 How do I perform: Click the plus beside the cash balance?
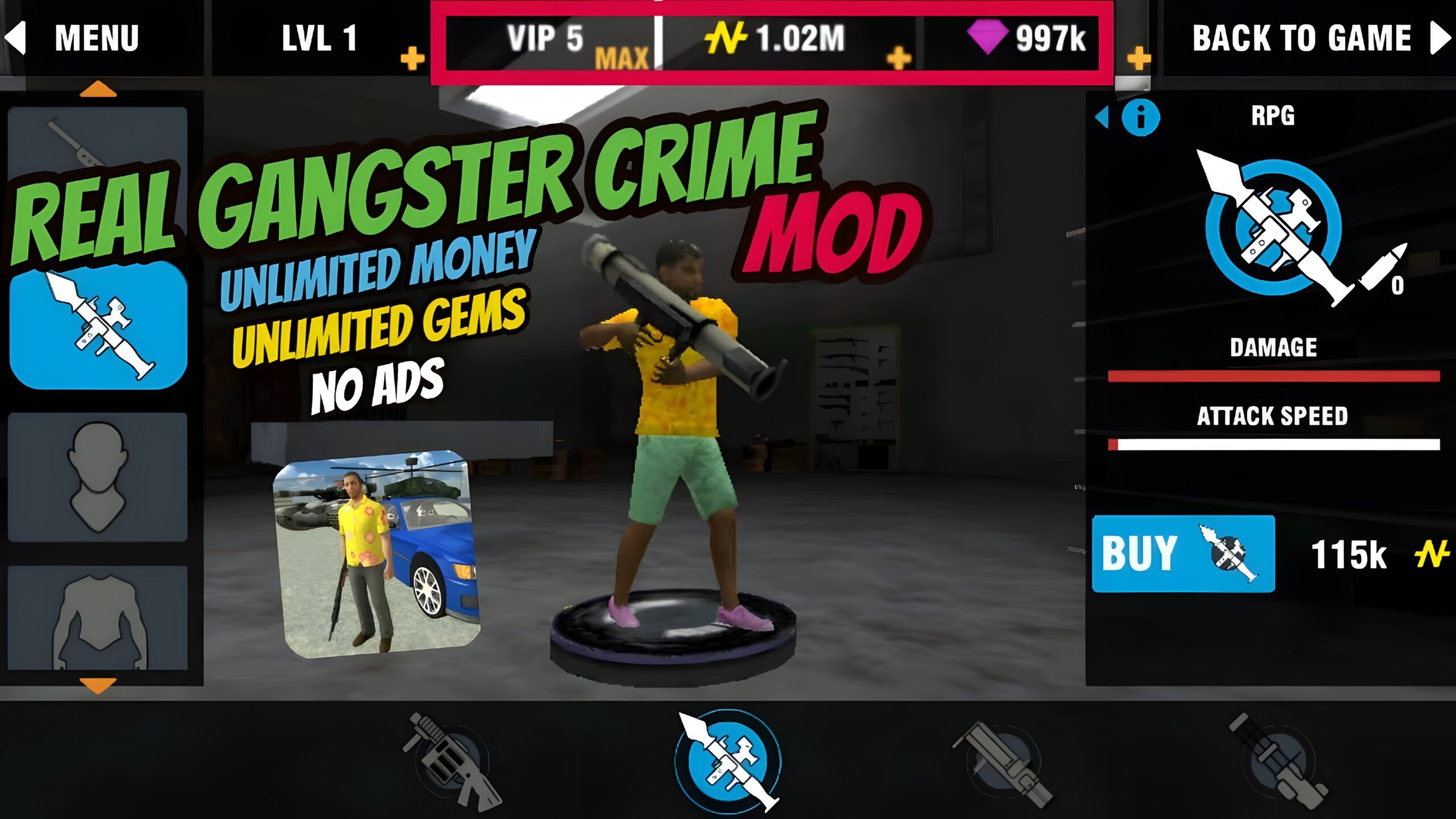point(897,57)
